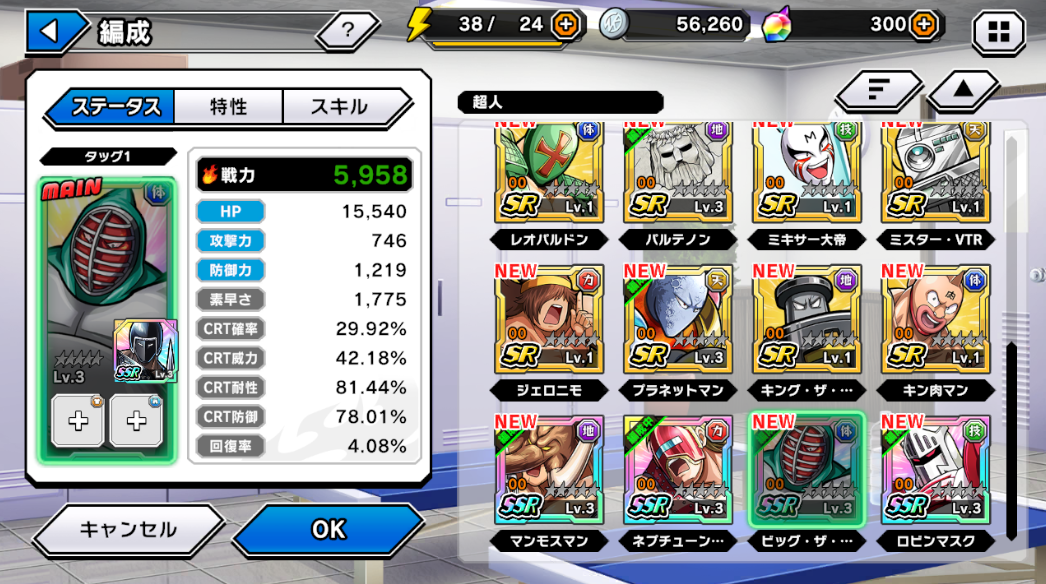This screenshot has width=1046, height=584.
Task: Choose the ミキサー大帝 character card
Action: tap(806, 174)
